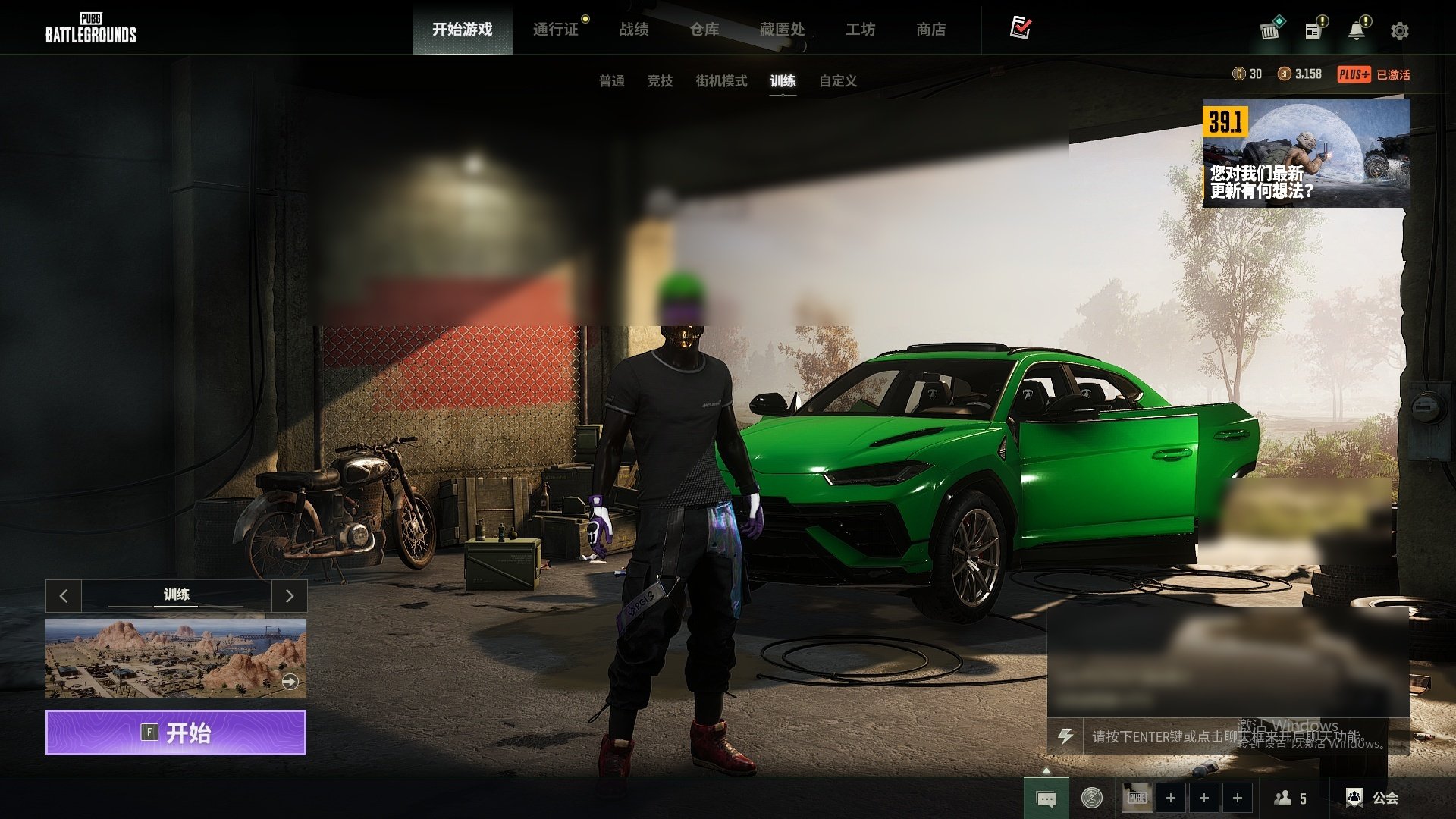Visit the 商店 store tab
Image resolution: width=1456 pixels, height=819 pixels.
click(x=931, y=30)
